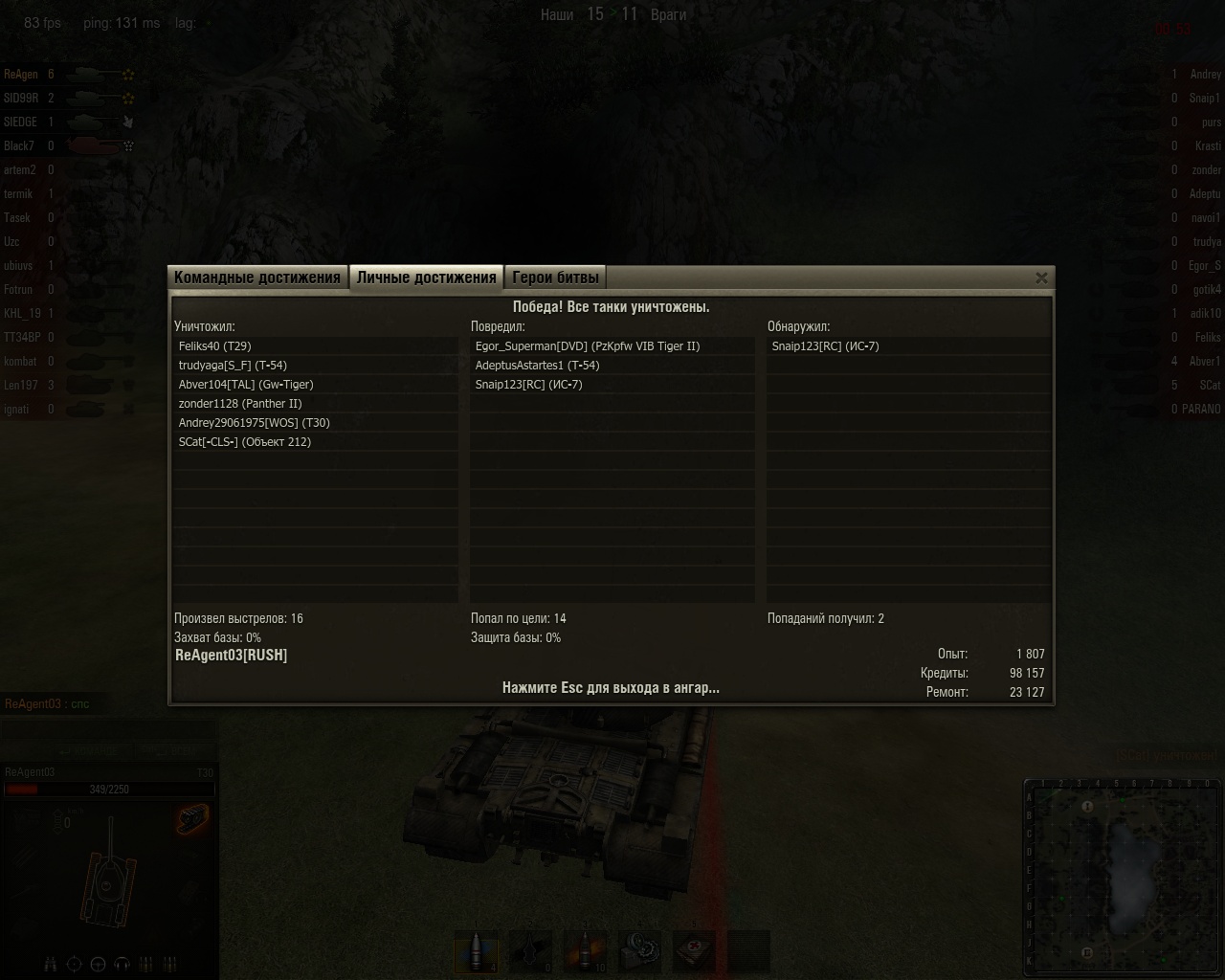Select the first shell ammo slot

click(477, 952)
